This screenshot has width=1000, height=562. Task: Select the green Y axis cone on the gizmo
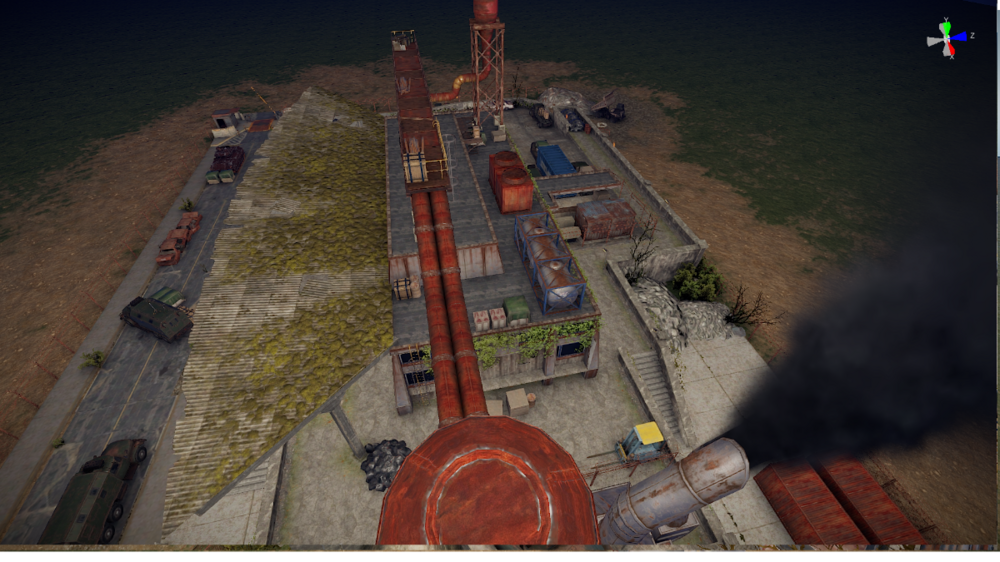point(946,25)
